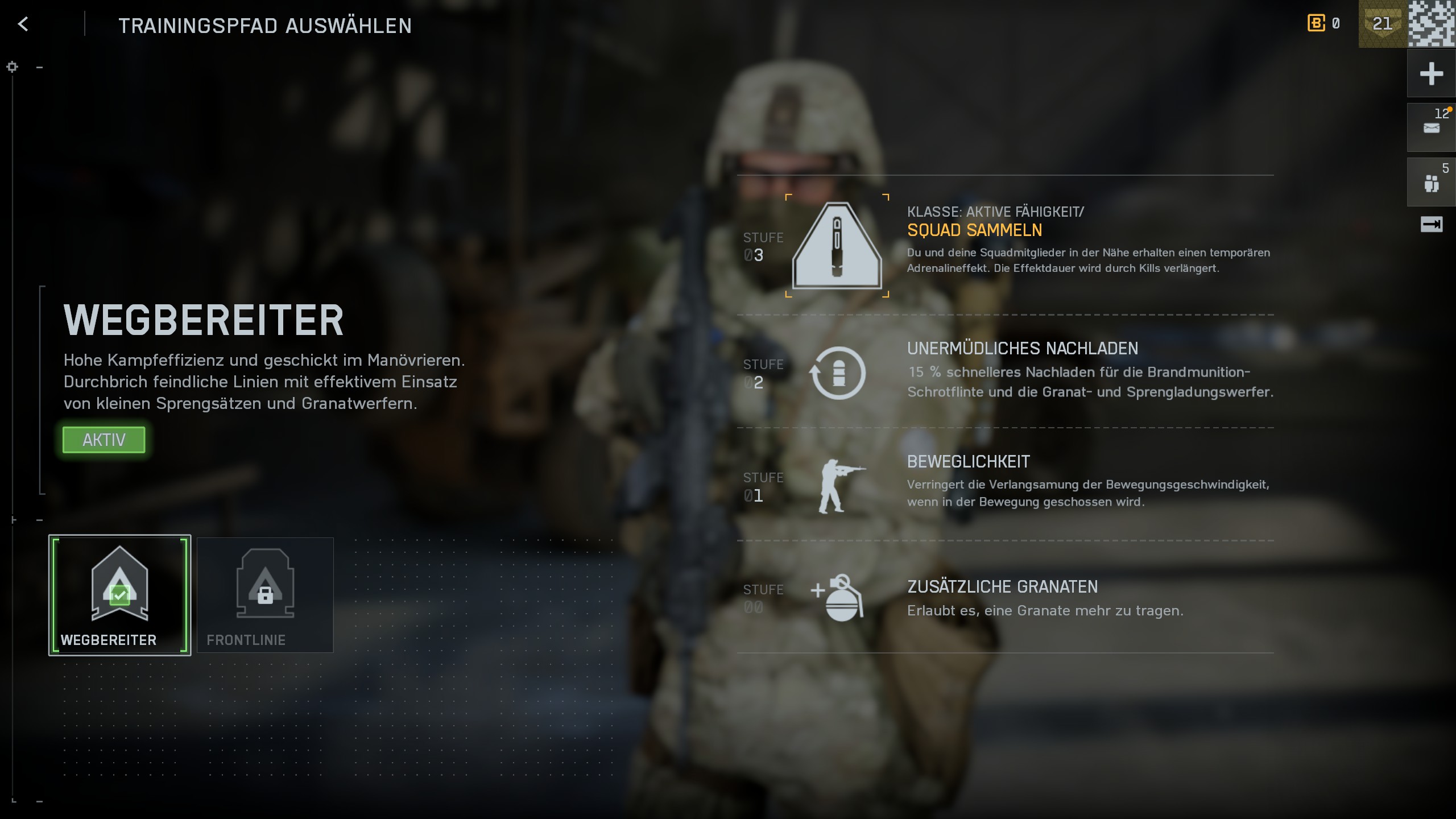
Task: Open the social panel with 5 friends
Action: point(1432,181)
